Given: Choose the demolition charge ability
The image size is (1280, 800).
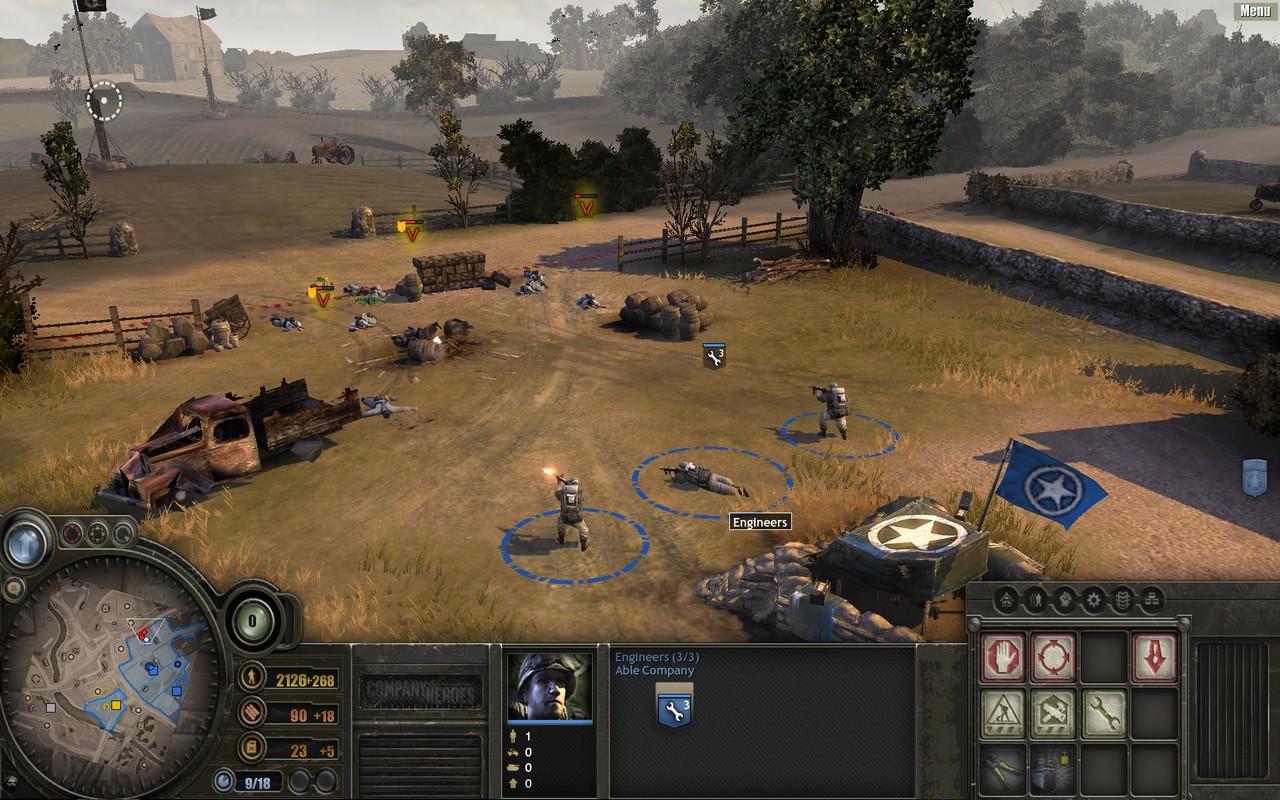Looking at the screenshot, I should point(1053,769).
